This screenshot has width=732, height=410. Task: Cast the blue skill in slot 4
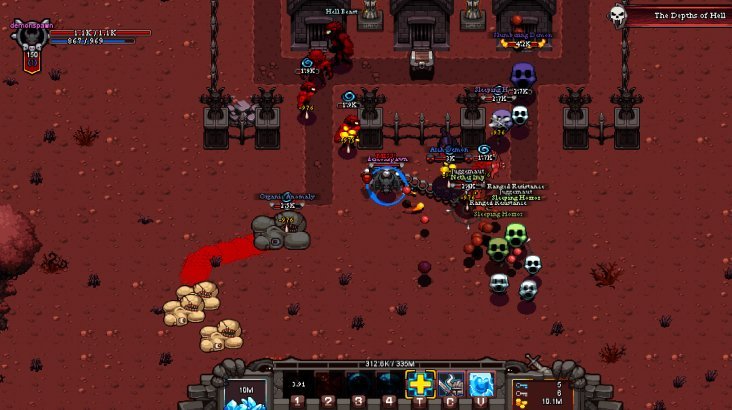389,384
